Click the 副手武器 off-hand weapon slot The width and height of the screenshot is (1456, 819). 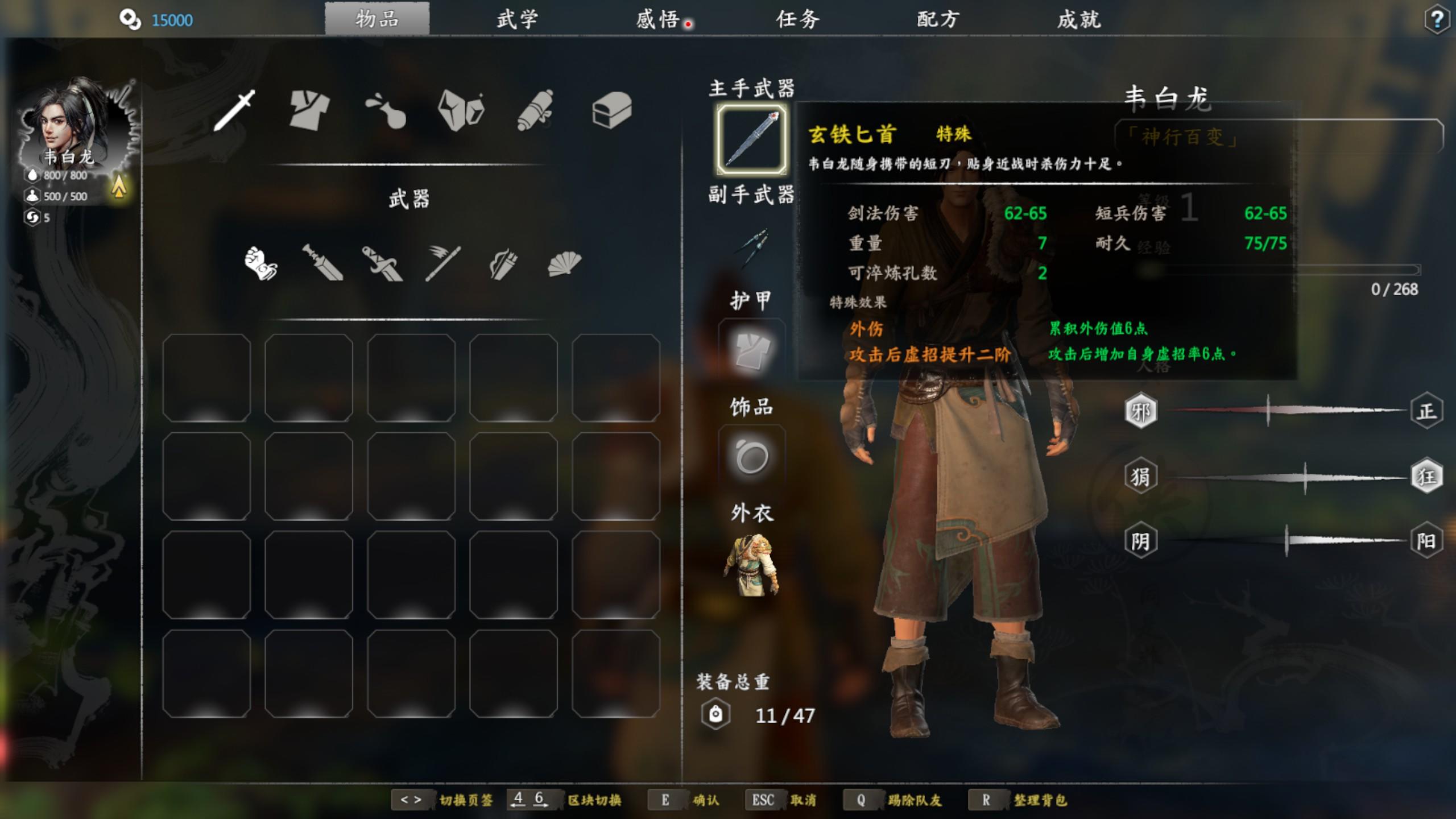(x=752, y=247)
